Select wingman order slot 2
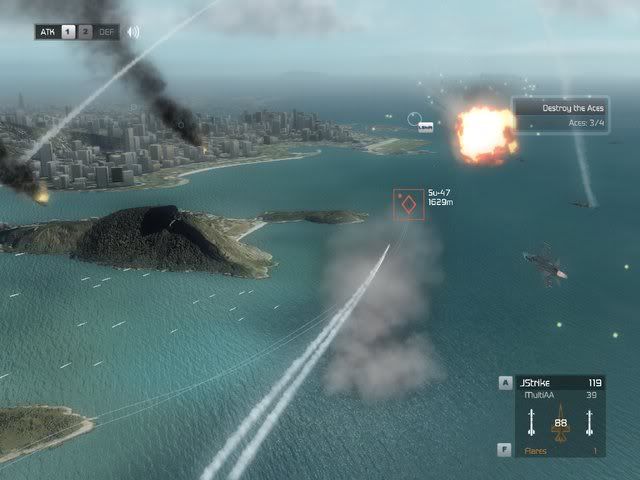 pyautogui.click(x=86, y=31)
